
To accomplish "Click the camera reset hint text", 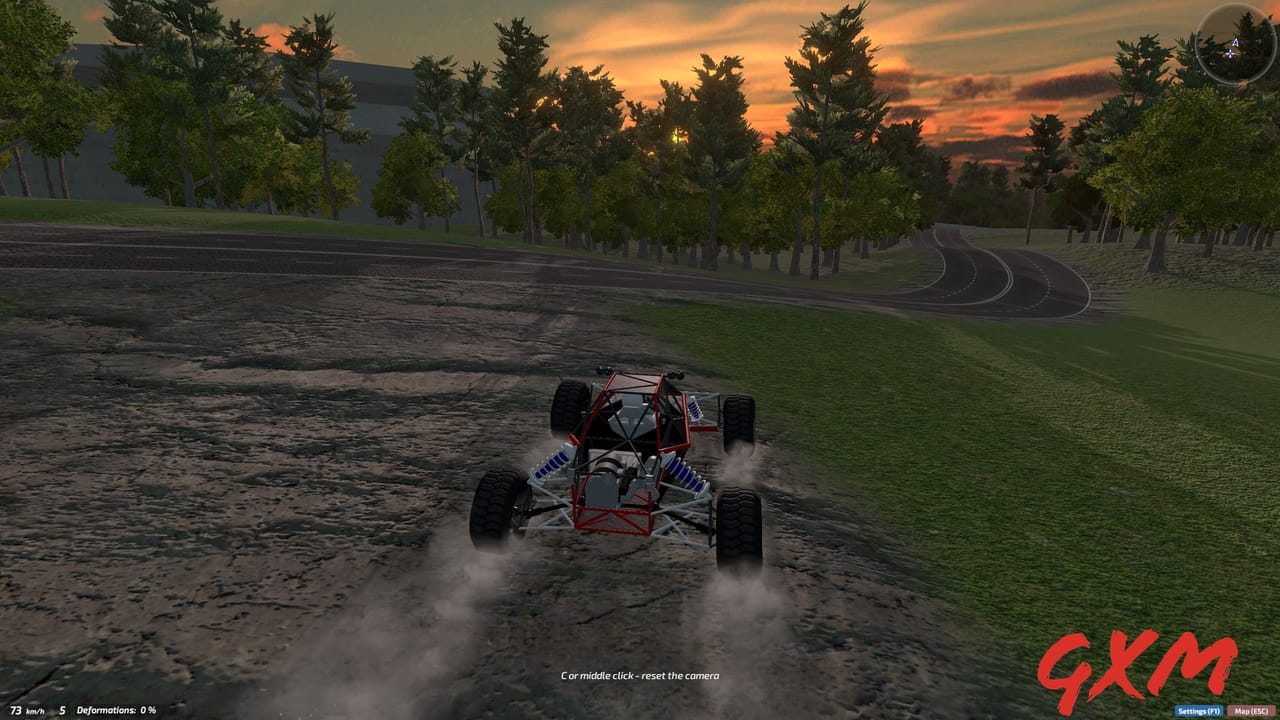I will [x=640, y=675].
